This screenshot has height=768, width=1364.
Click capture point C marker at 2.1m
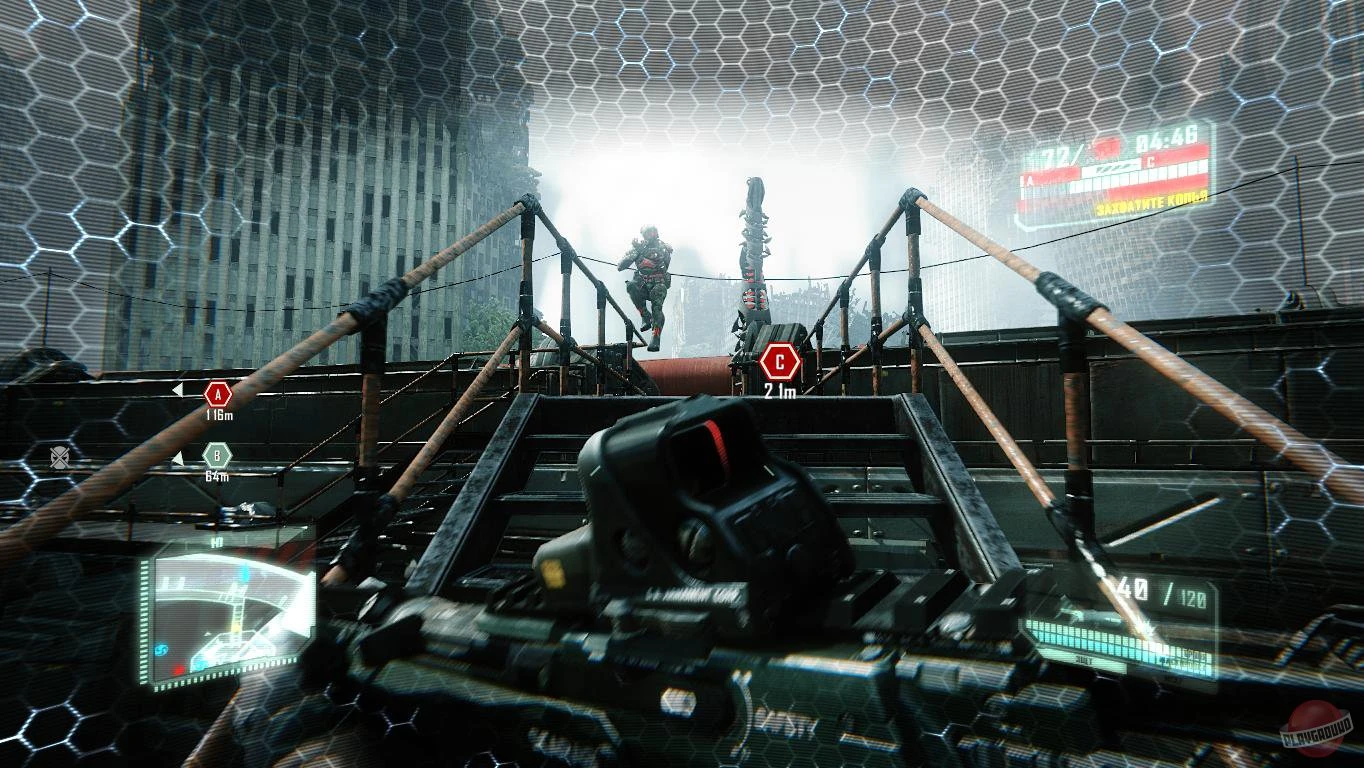(x=777, y=362)
